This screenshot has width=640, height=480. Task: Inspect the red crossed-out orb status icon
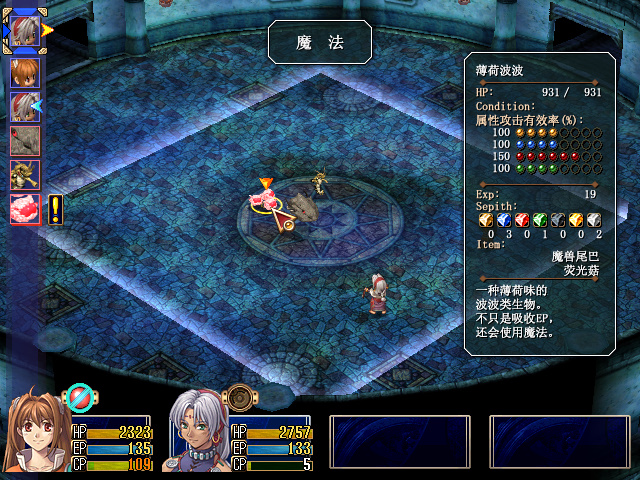point(79,398)
